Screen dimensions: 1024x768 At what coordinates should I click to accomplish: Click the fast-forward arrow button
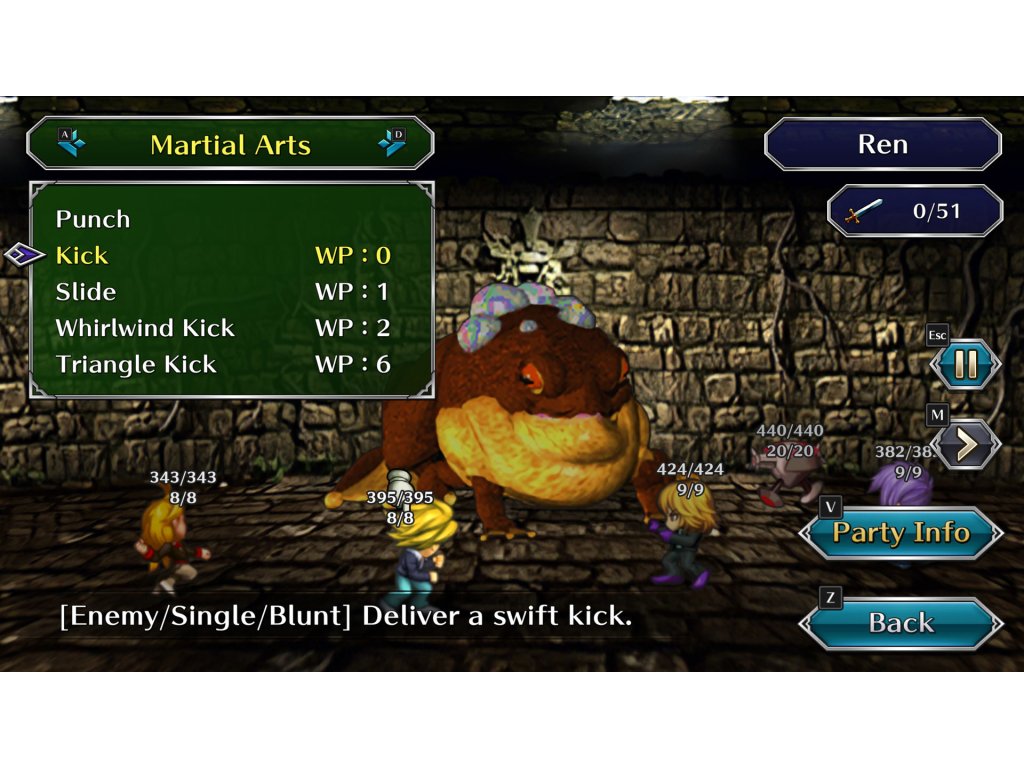click(965, 444)
